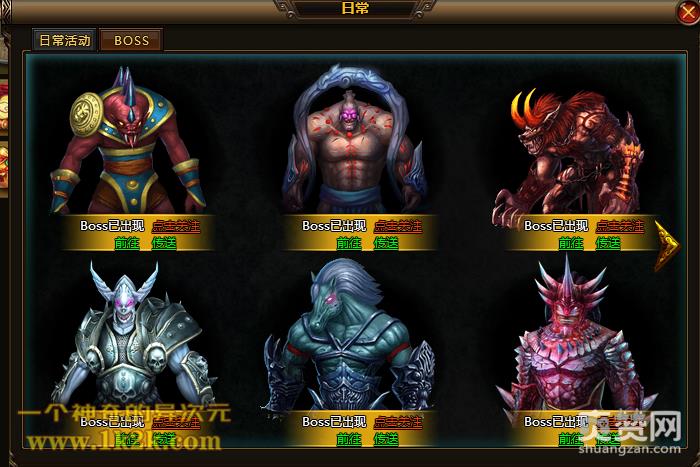The height and width of the screenshot is (467, 700).
Task: Click 前往 under the red shield-bearing demon boss
Action: [x=127, y=243]
